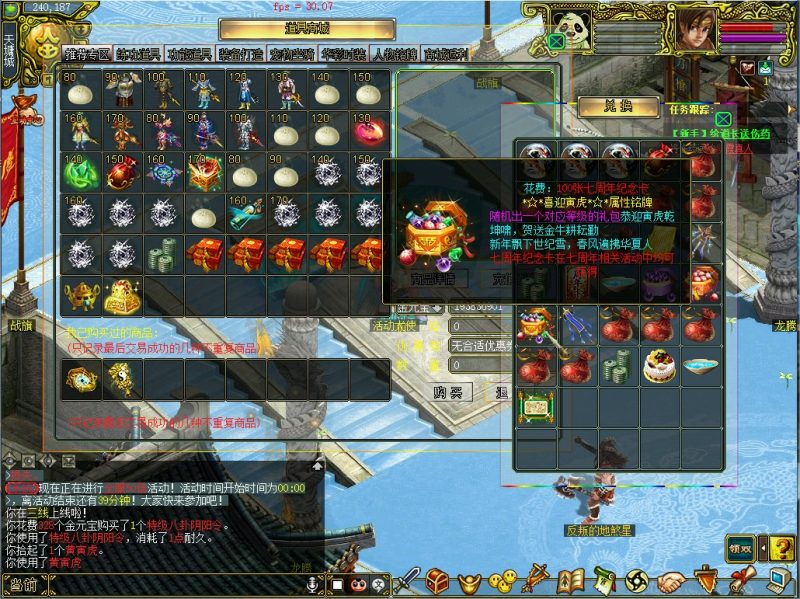Switch to the 推荐专区 shop tab

87,54
